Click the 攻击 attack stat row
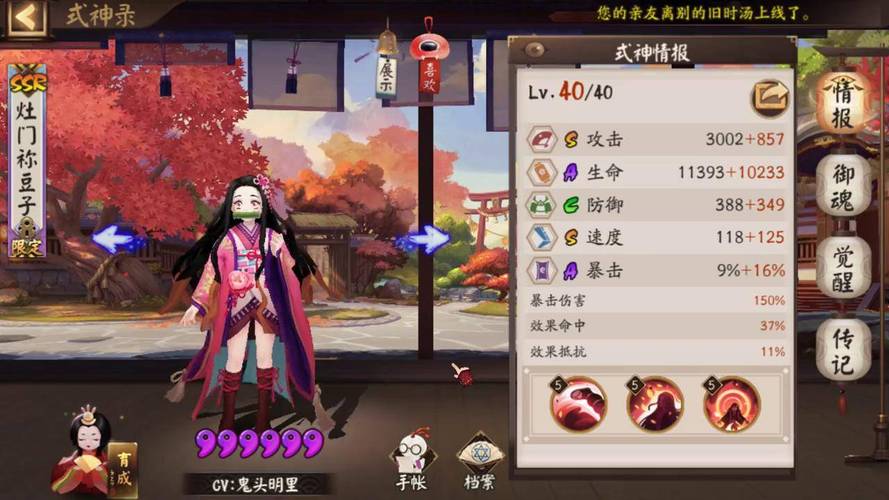This screenshot has height=500, width=889. click(x=657, y=140)
